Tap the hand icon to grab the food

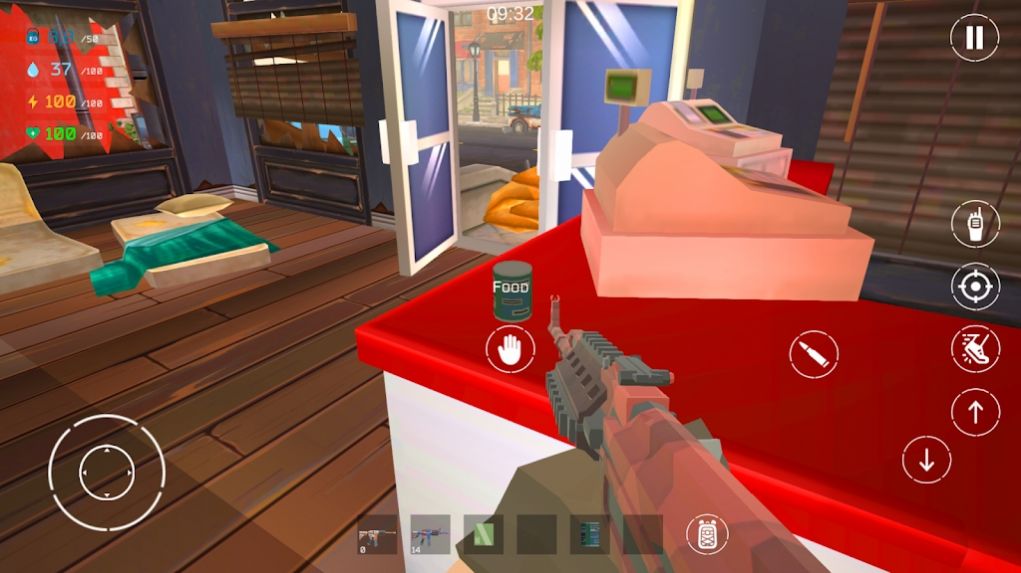pos(510,350)
